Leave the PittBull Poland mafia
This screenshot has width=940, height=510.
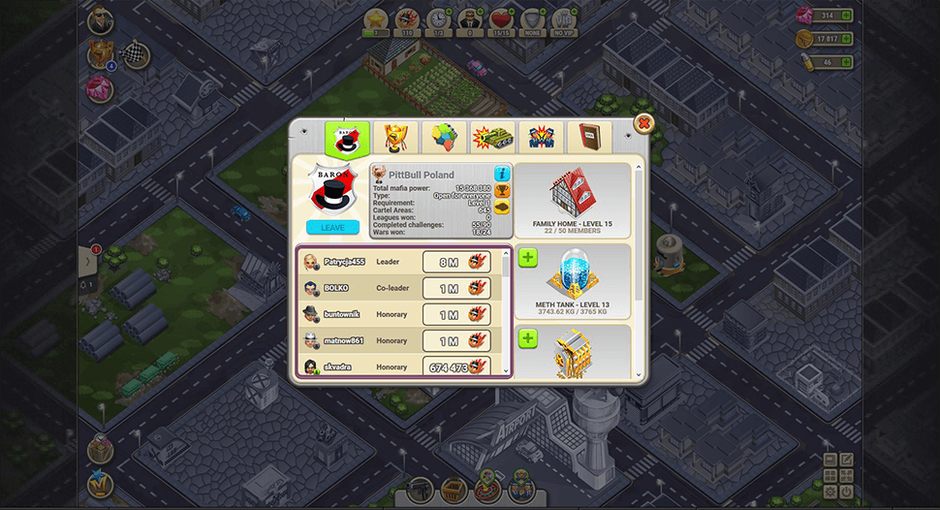tap(333, 227)
